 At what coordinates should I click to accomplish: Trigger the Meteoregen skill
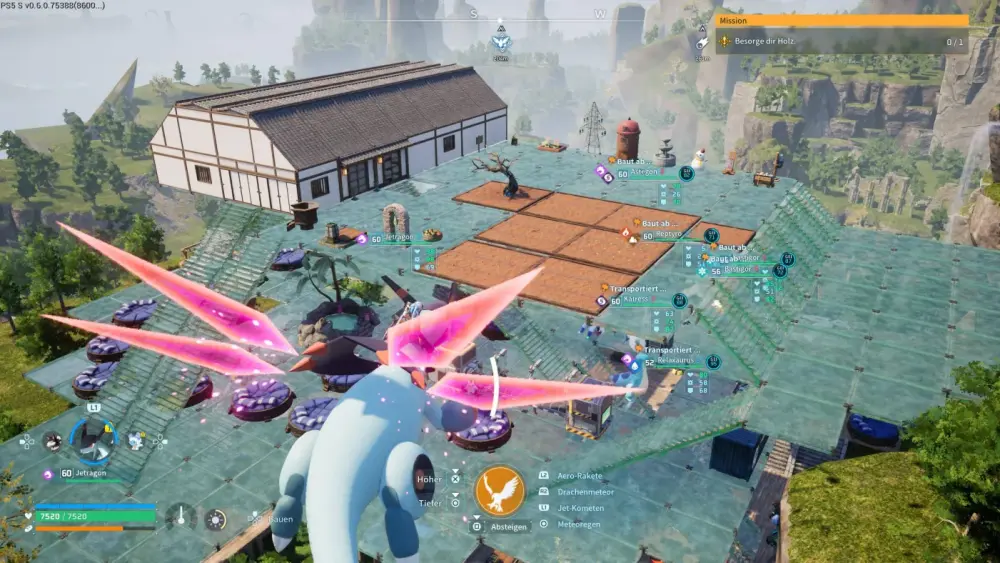point(580,524)
